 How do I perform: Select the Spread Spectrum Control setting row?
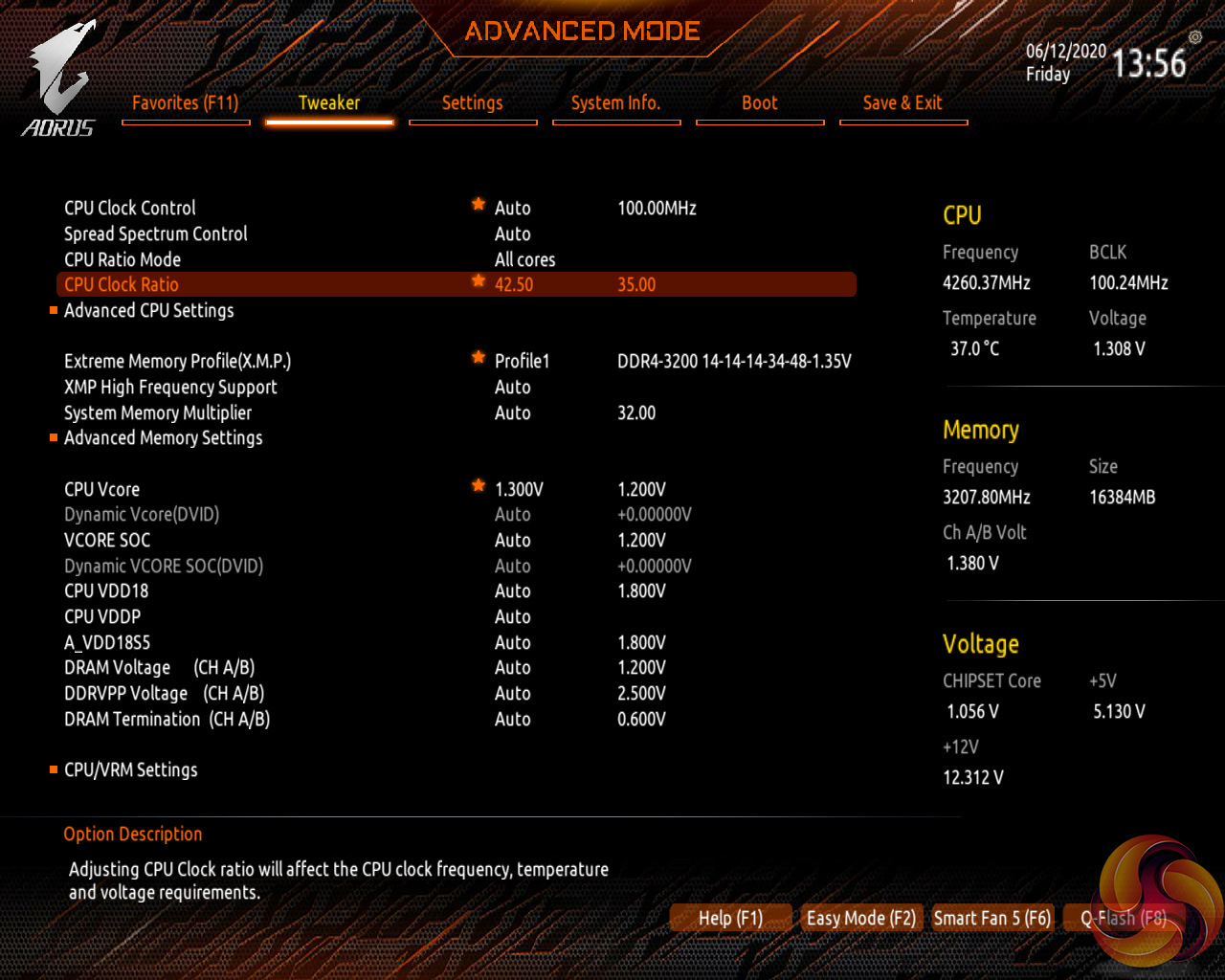[155, 234]
